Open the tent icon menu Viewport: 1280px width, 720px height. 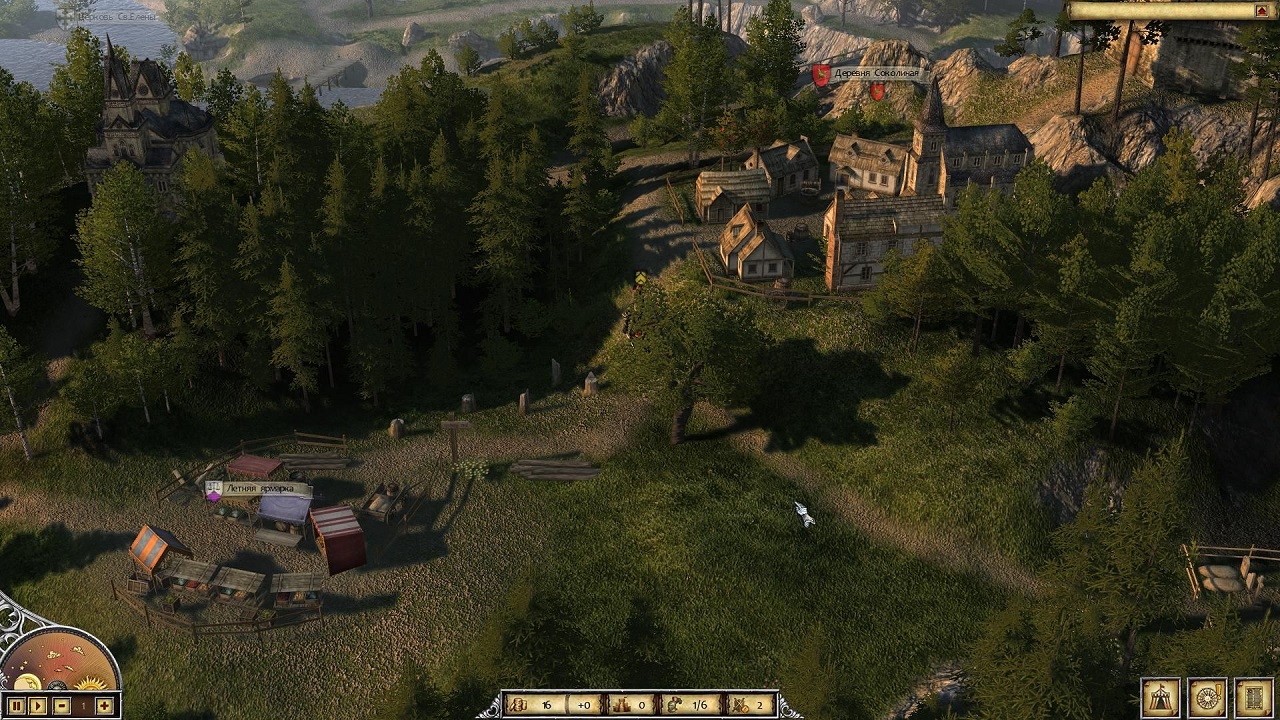point(1161,697)
